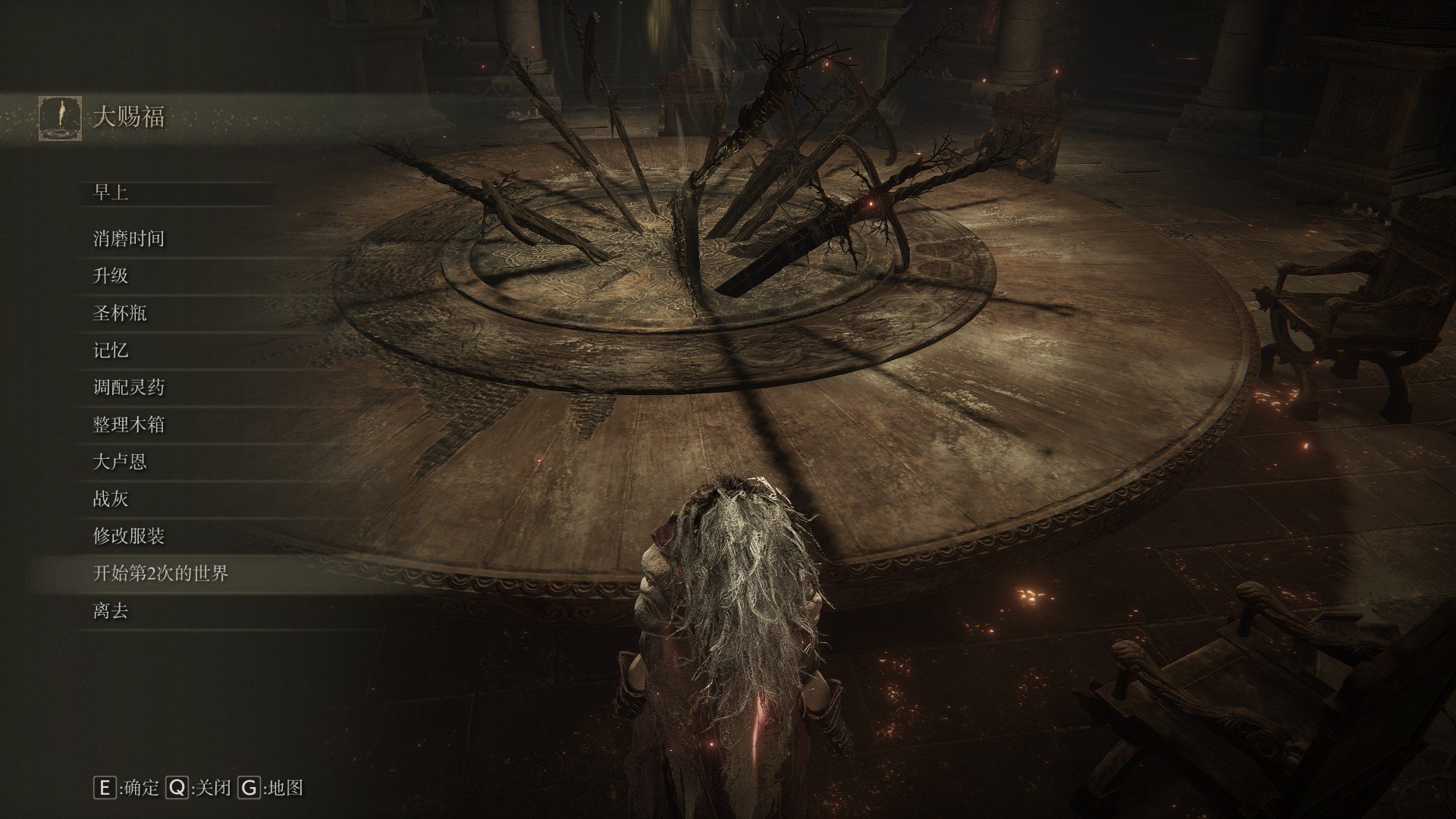Screen dimensions: 1456x819
Task: Choose the 大卢恩 Great Runes entry
Action: (120, 462)
